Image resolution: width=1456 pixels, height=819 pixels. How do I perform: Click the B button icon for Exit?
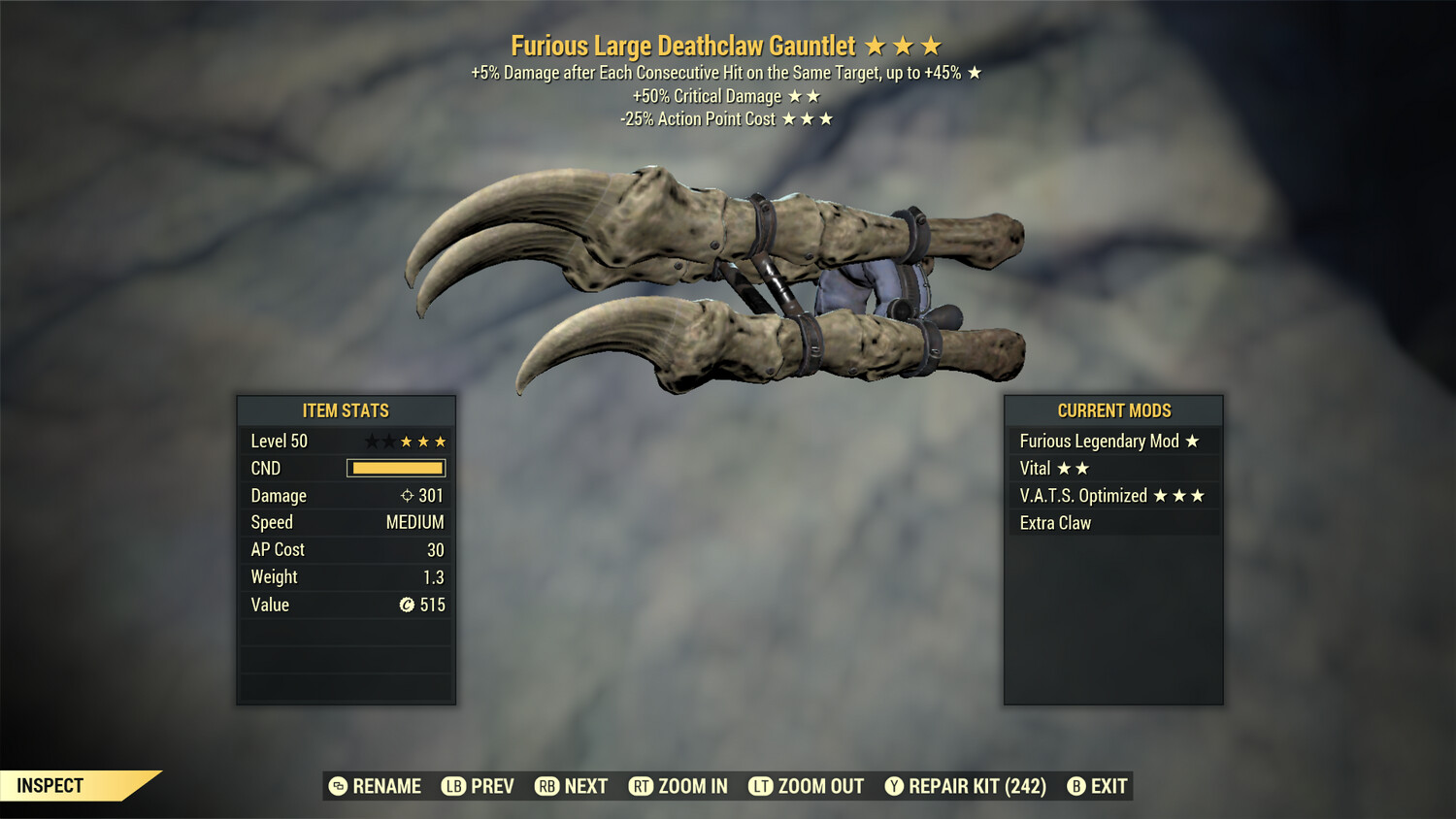1076,786
